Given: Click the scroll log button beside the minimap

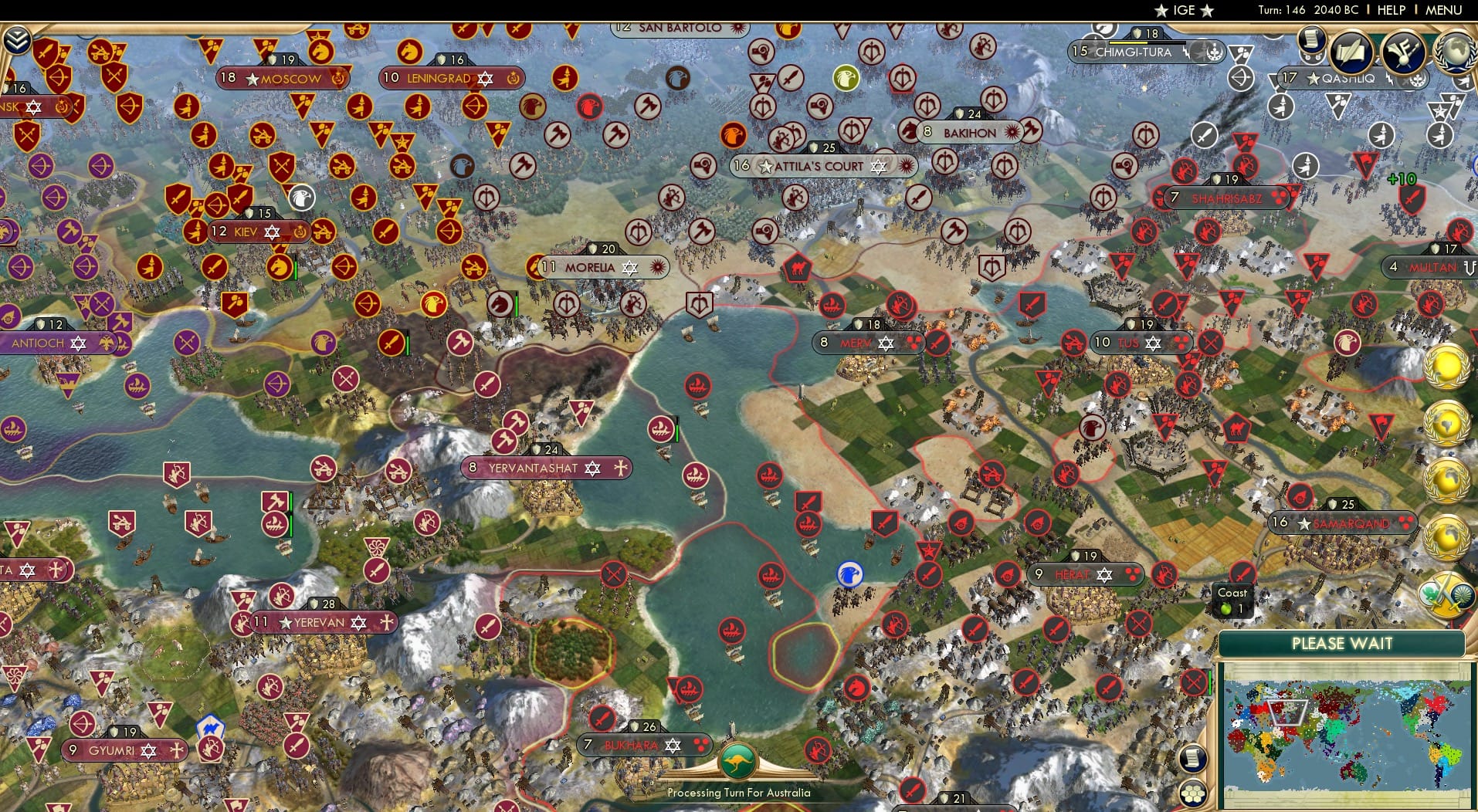Looking at the screenshot, I should 1192,758.
